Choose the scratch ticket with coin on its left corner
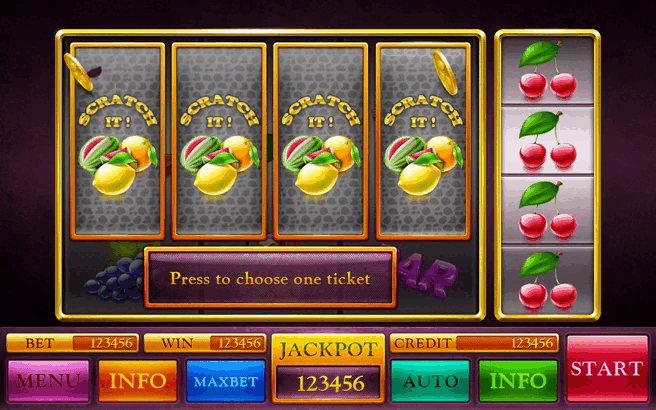Screen dimensions: 656x410 [x=116, y=140]
